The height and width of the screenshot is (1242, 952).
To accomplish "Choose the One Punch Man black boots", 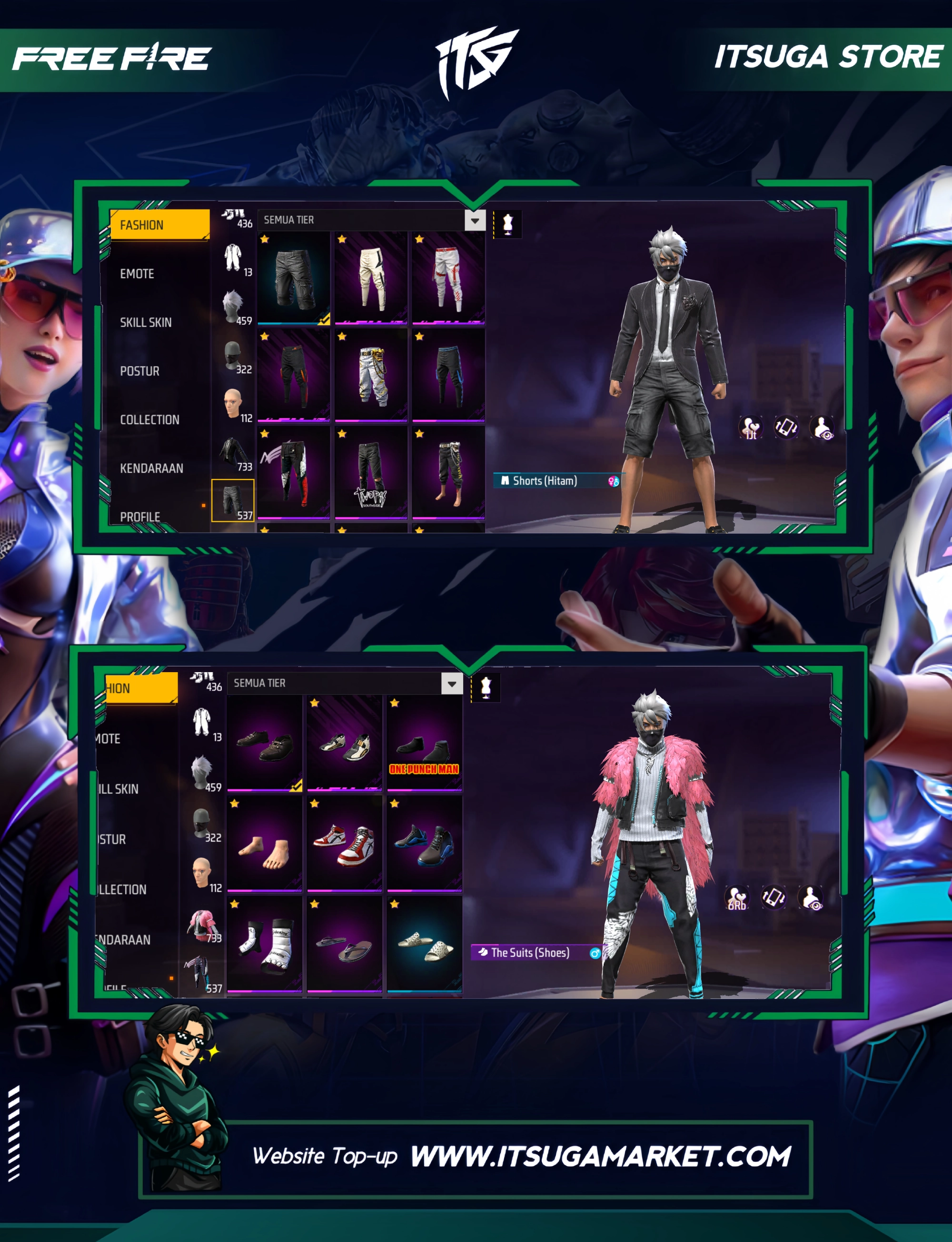I will click(425, 744).
